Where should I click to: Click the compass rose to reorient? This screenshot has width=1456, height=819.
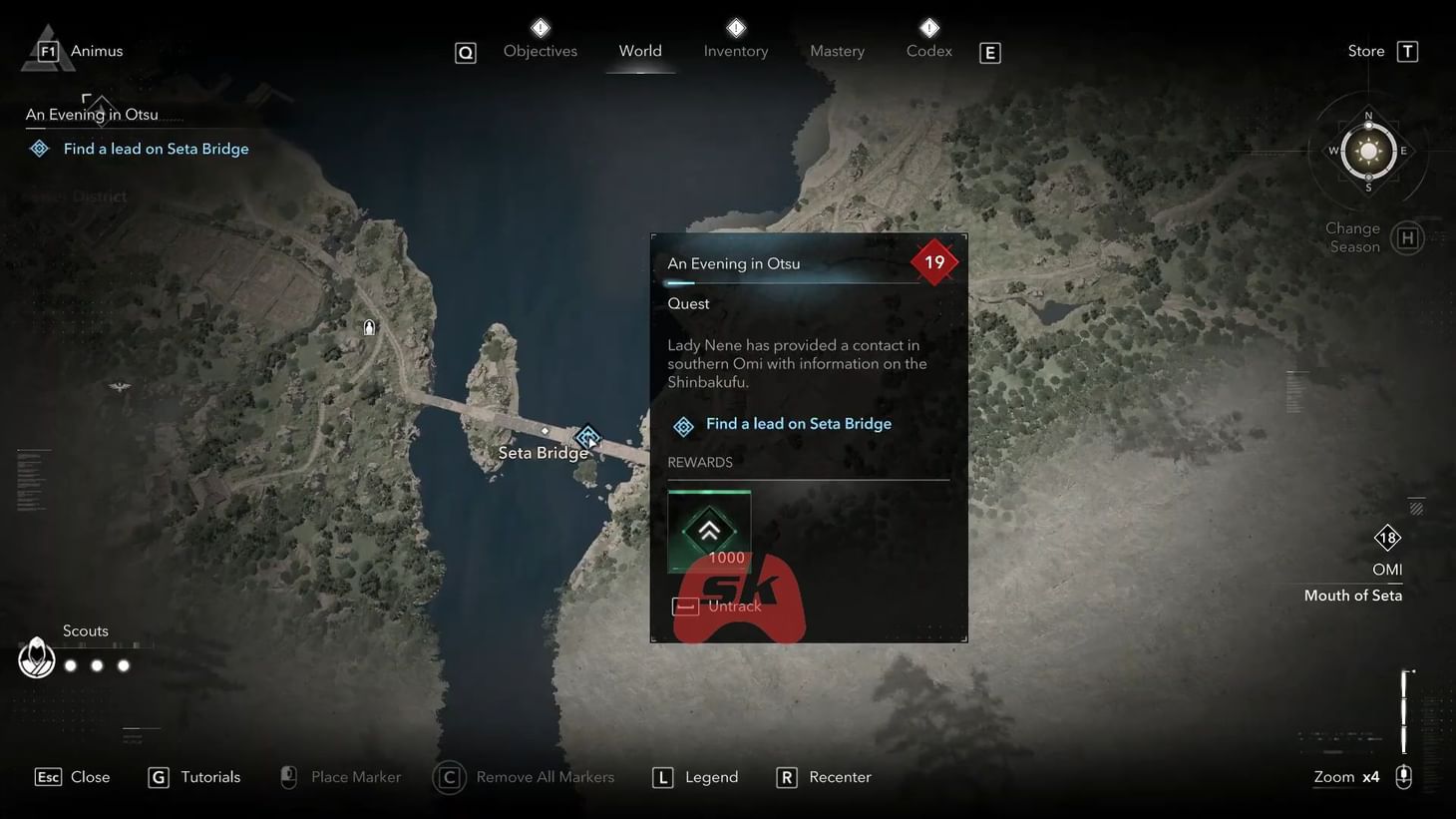pos(1367,151)
